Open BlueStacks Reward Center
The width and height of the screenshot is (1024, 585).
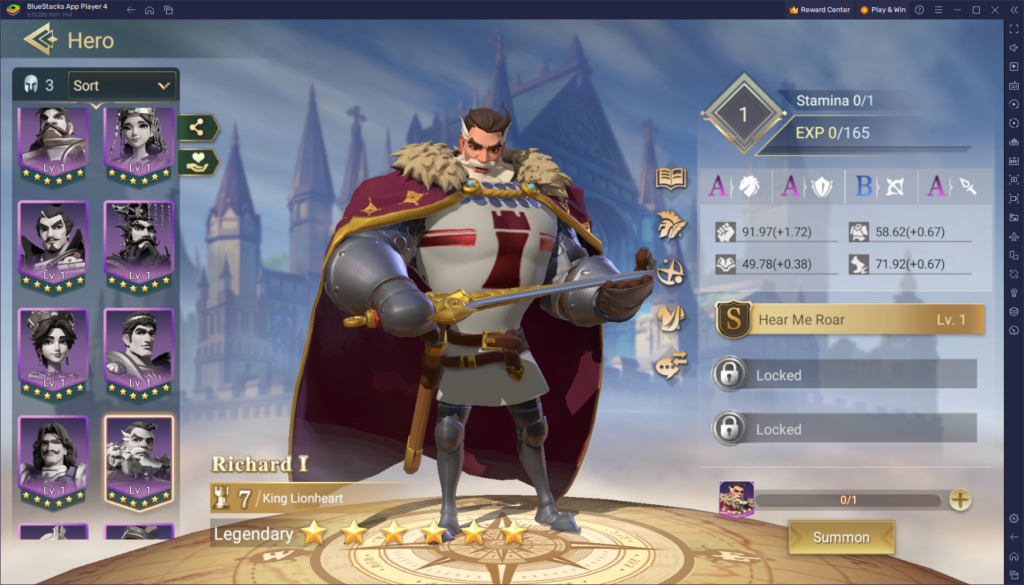click(x=820, y=9)
